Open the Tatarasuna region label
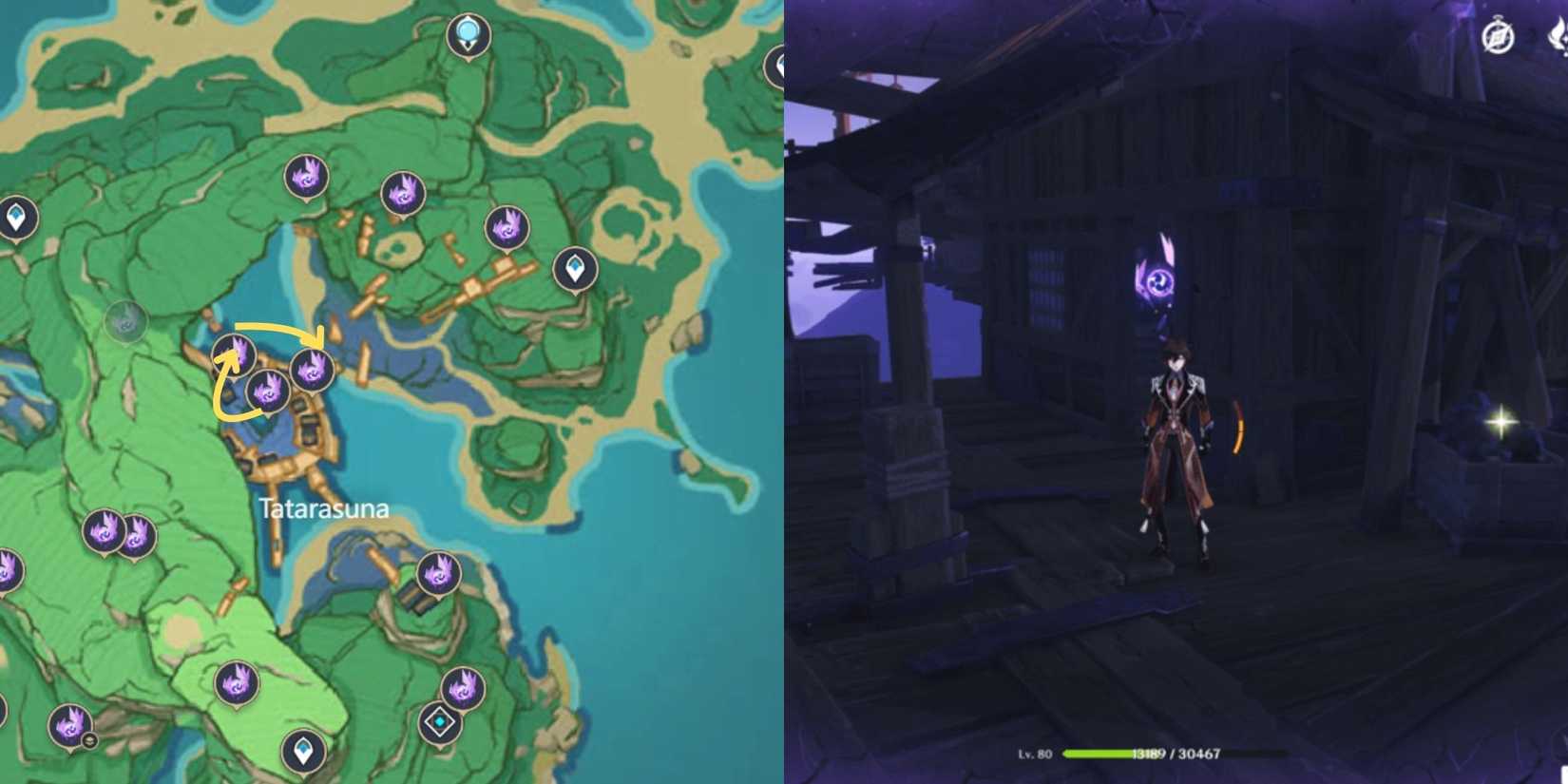 (x=323, y=508)
